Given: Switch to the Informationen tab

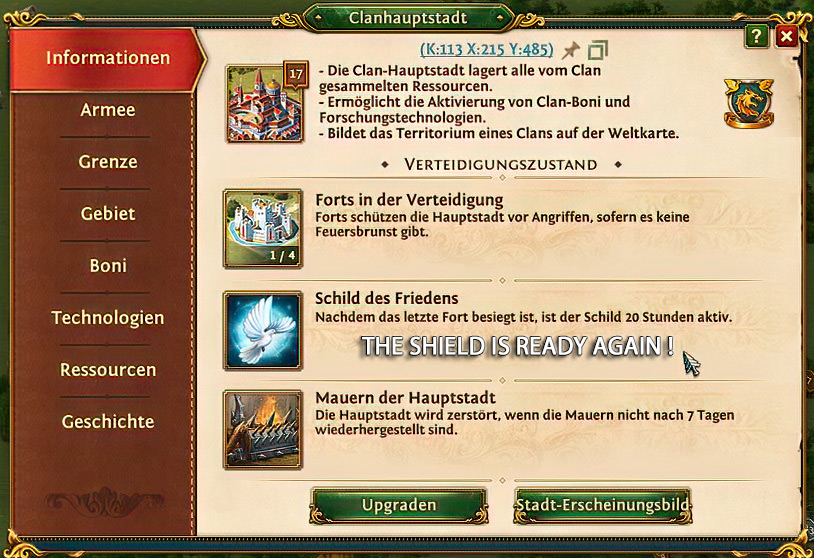Looking at the screenshot, I should 108,58.
